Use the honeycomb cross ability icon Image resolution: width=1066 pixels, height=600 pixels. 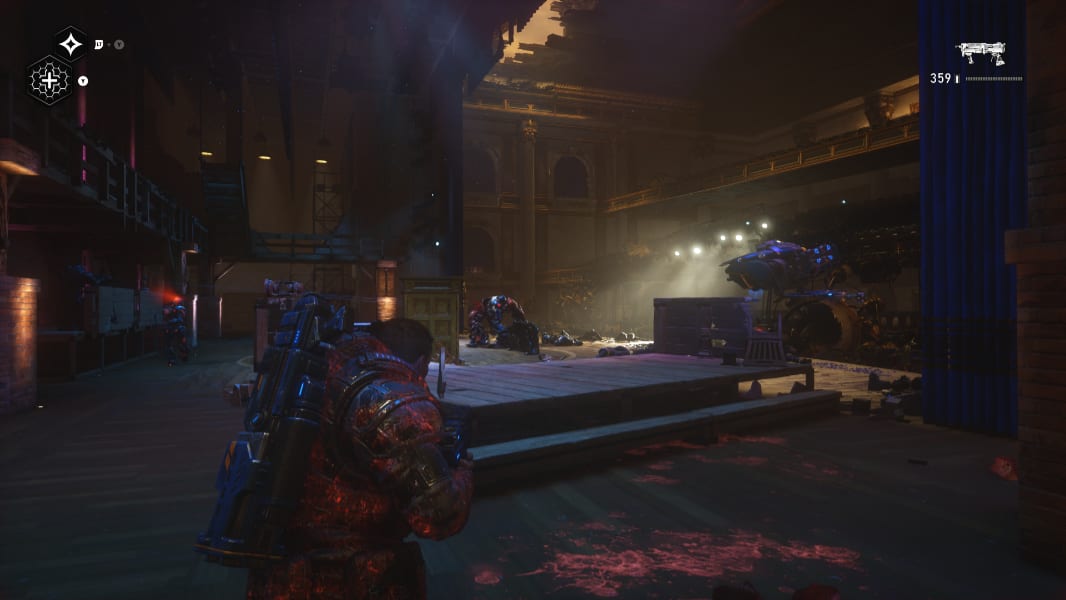(48, 80)
